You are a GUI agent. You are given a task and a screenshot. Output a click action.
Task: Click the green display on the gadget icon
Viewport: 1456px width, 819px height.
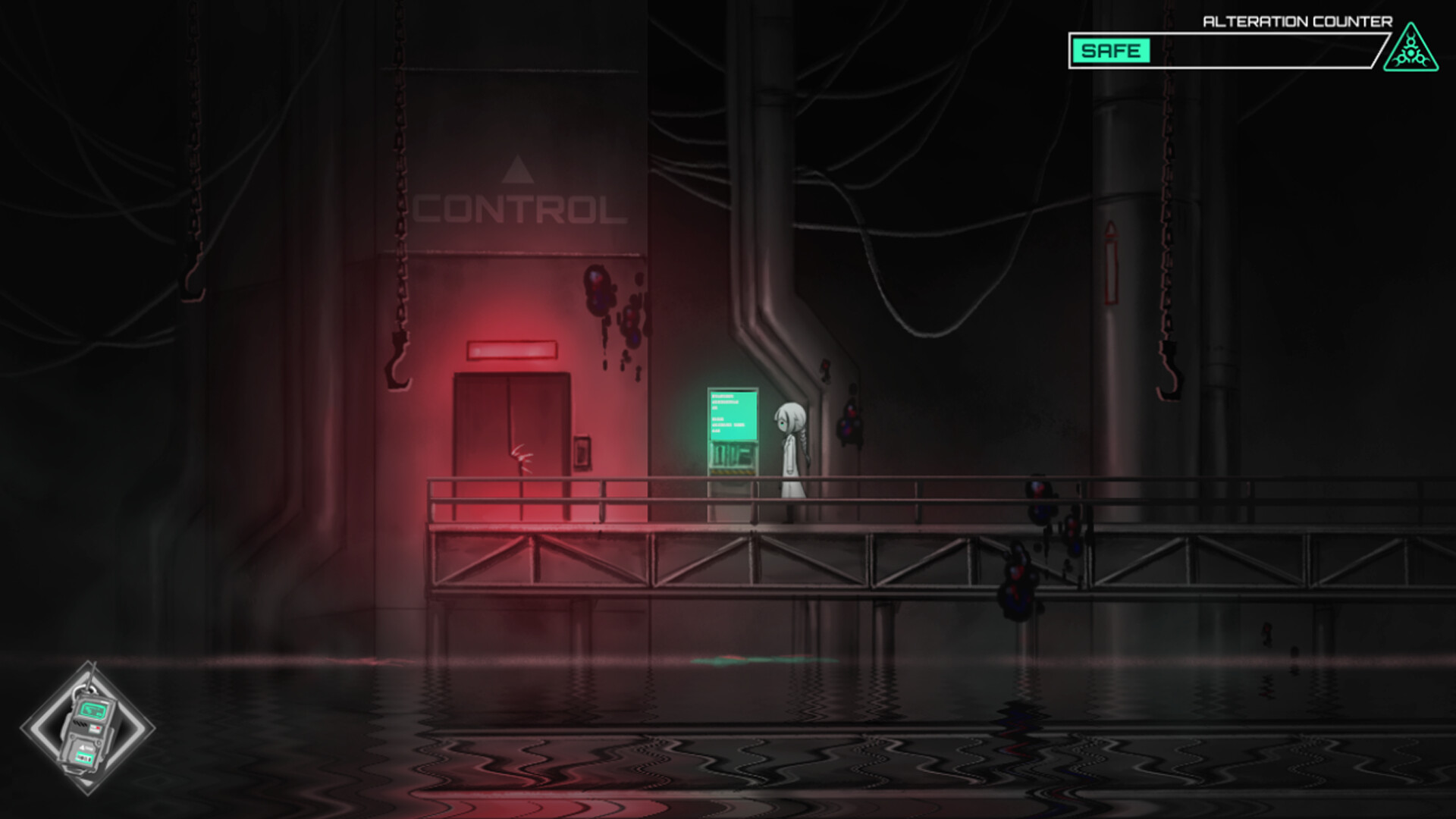(x=93, y=710)
